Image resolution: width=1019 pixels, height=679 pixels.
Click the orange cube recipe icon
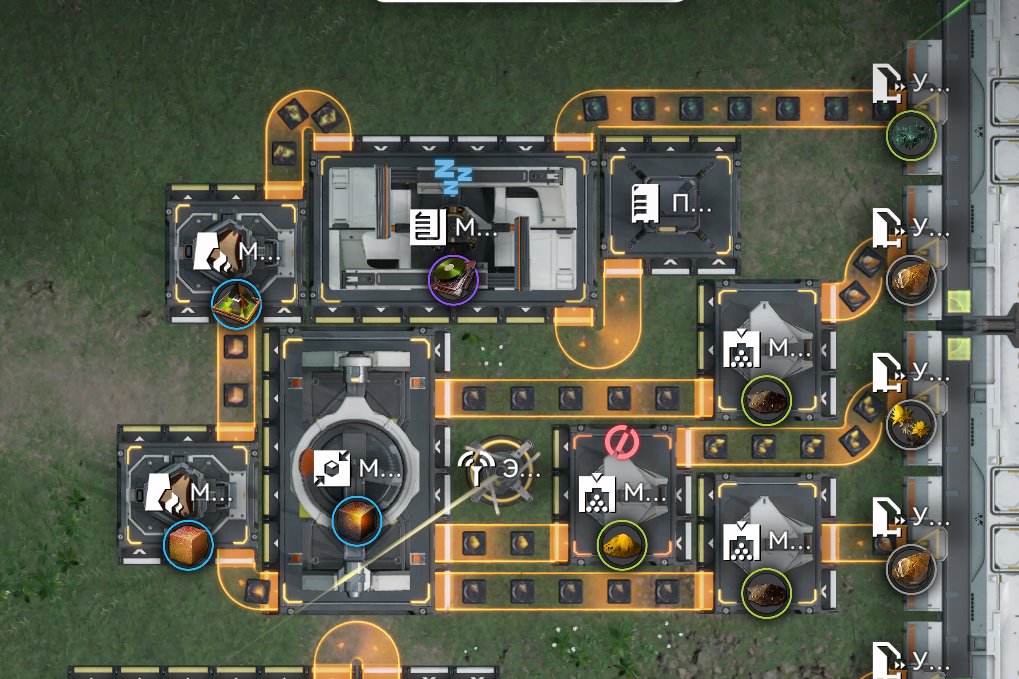[x=189, y=545]
